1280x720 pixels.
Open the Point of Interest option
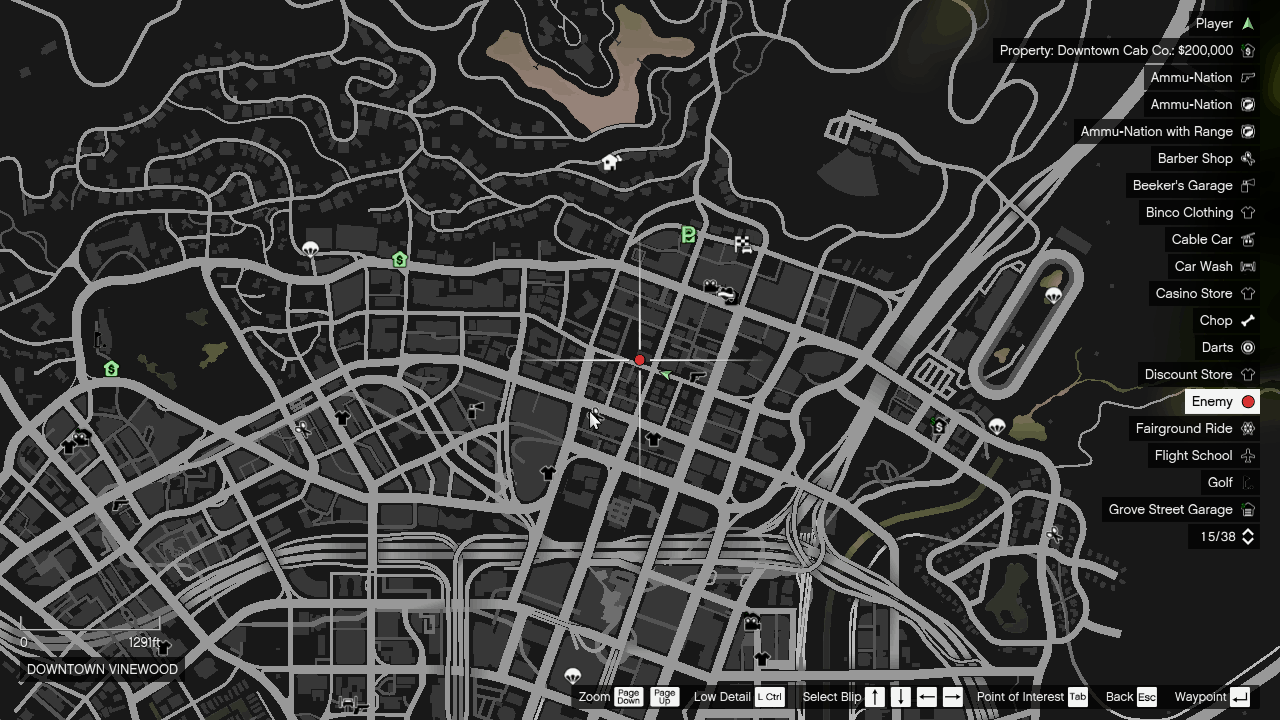click(x=1078, y=696)
